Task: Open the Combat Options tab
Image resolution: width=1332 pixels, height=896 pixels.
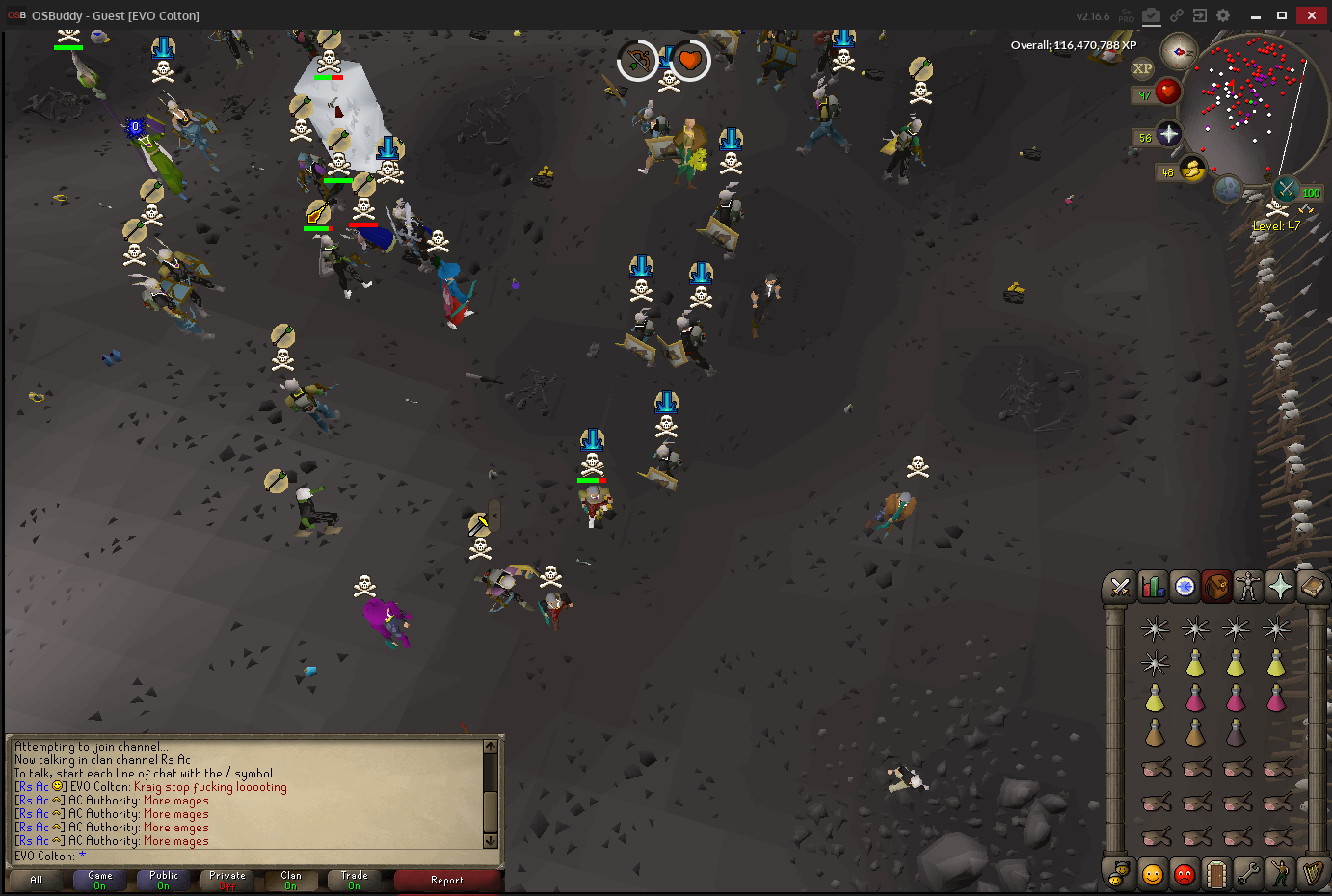Action: click(x=1120, y=586)
